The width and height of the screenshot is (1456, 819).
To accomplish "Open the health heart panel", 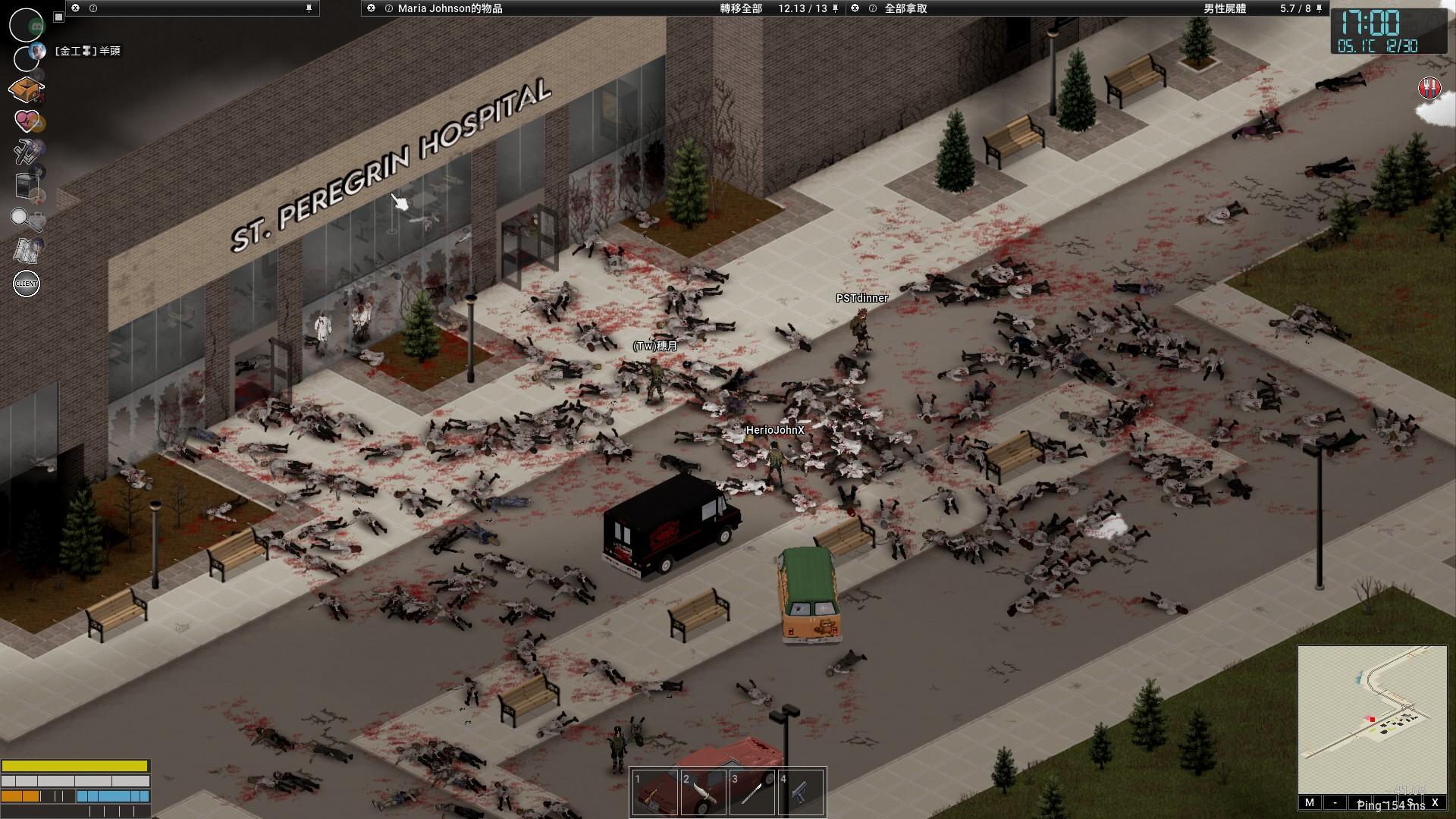I will [27, 121].
